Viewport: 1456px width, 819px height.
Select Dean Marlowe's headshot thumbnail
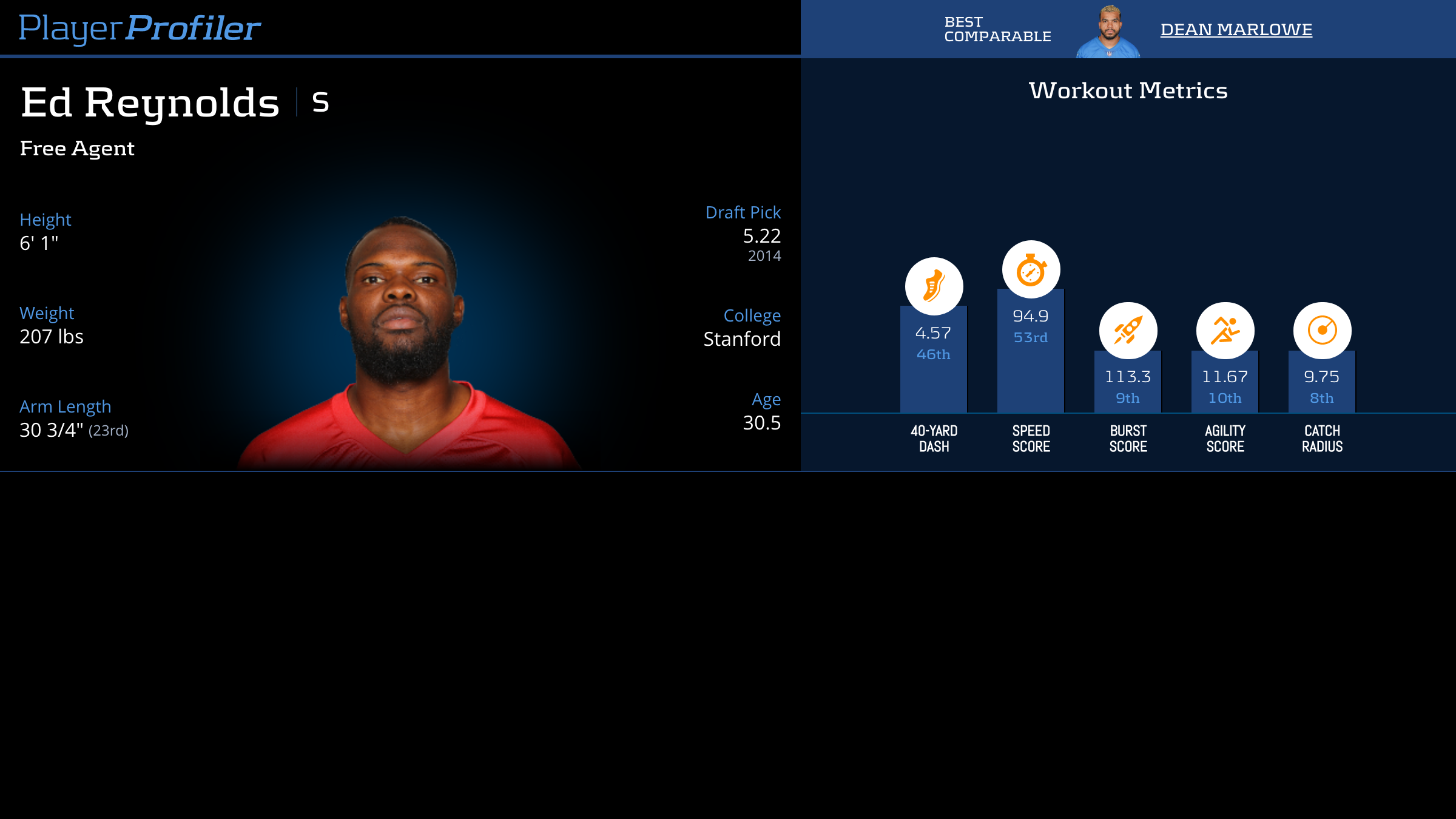click(1109, 32)
